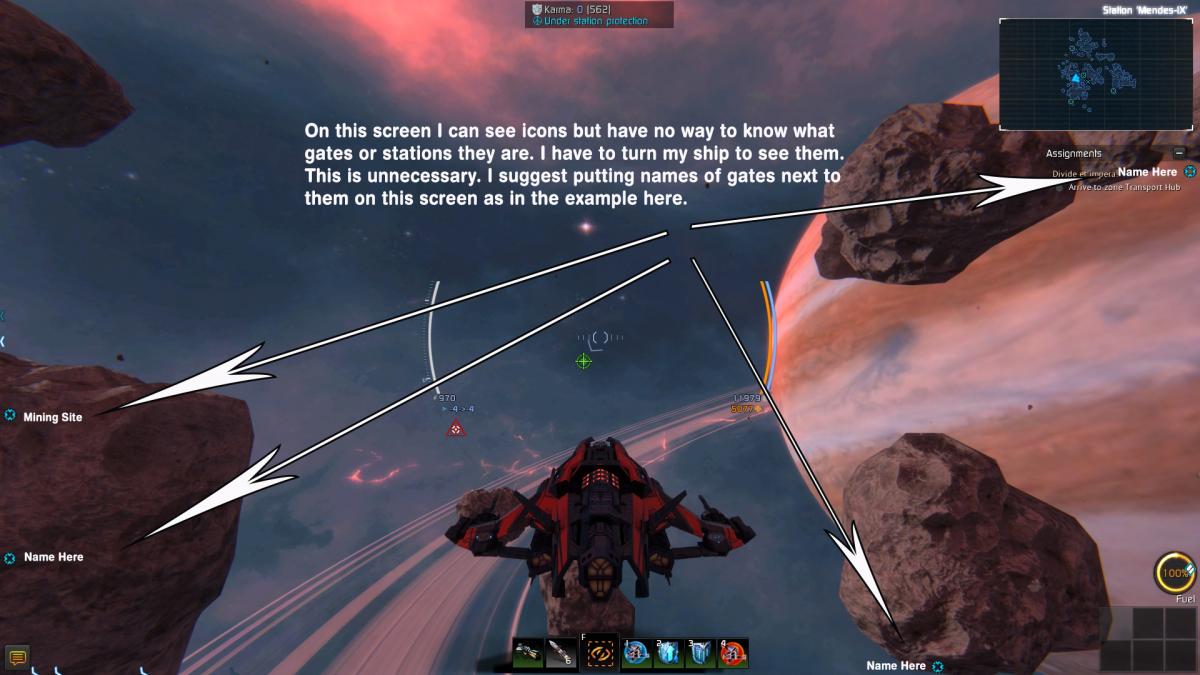Open the chat window icon
The height and width of the screenshot is (675, 1200).
(16, 657)
